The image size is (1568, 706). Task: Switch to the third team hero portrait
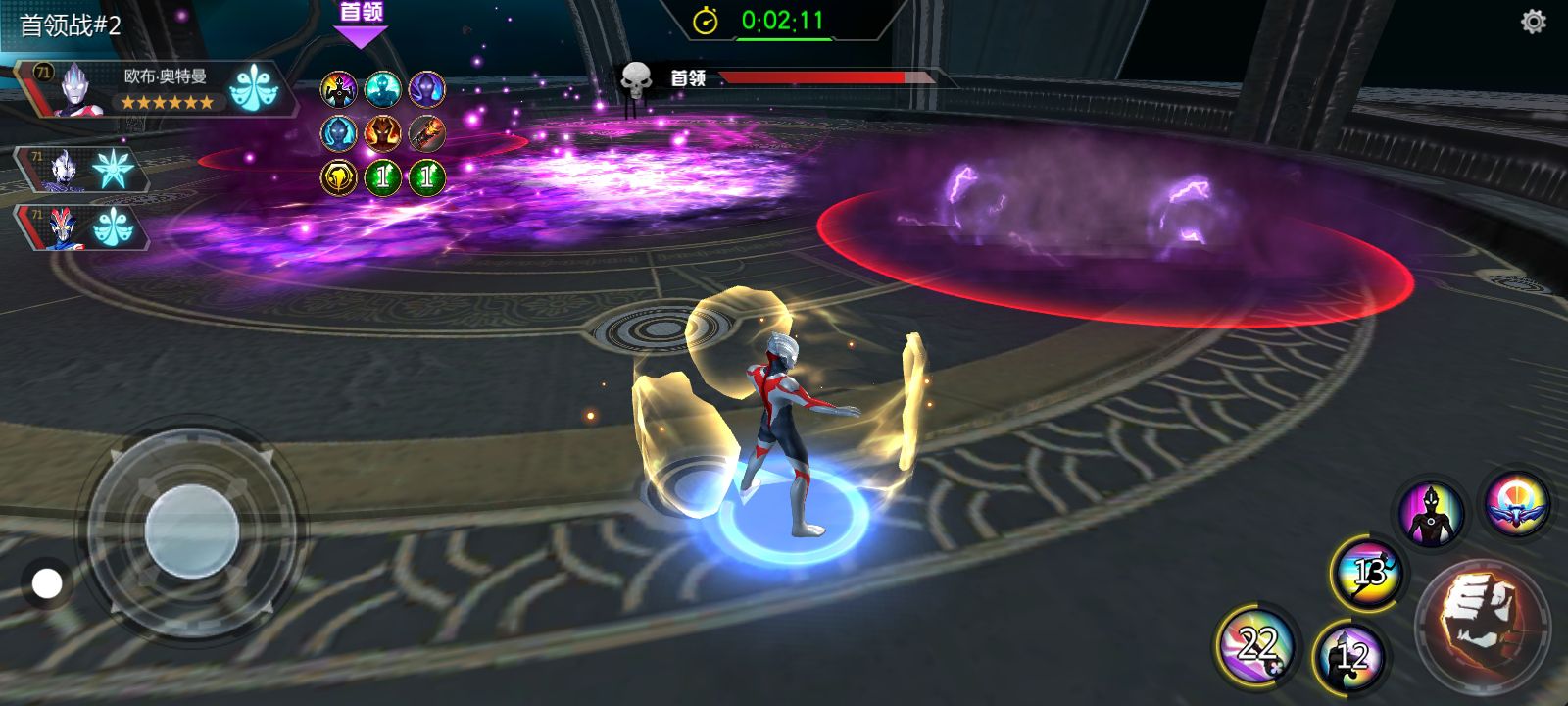point(65,227)
